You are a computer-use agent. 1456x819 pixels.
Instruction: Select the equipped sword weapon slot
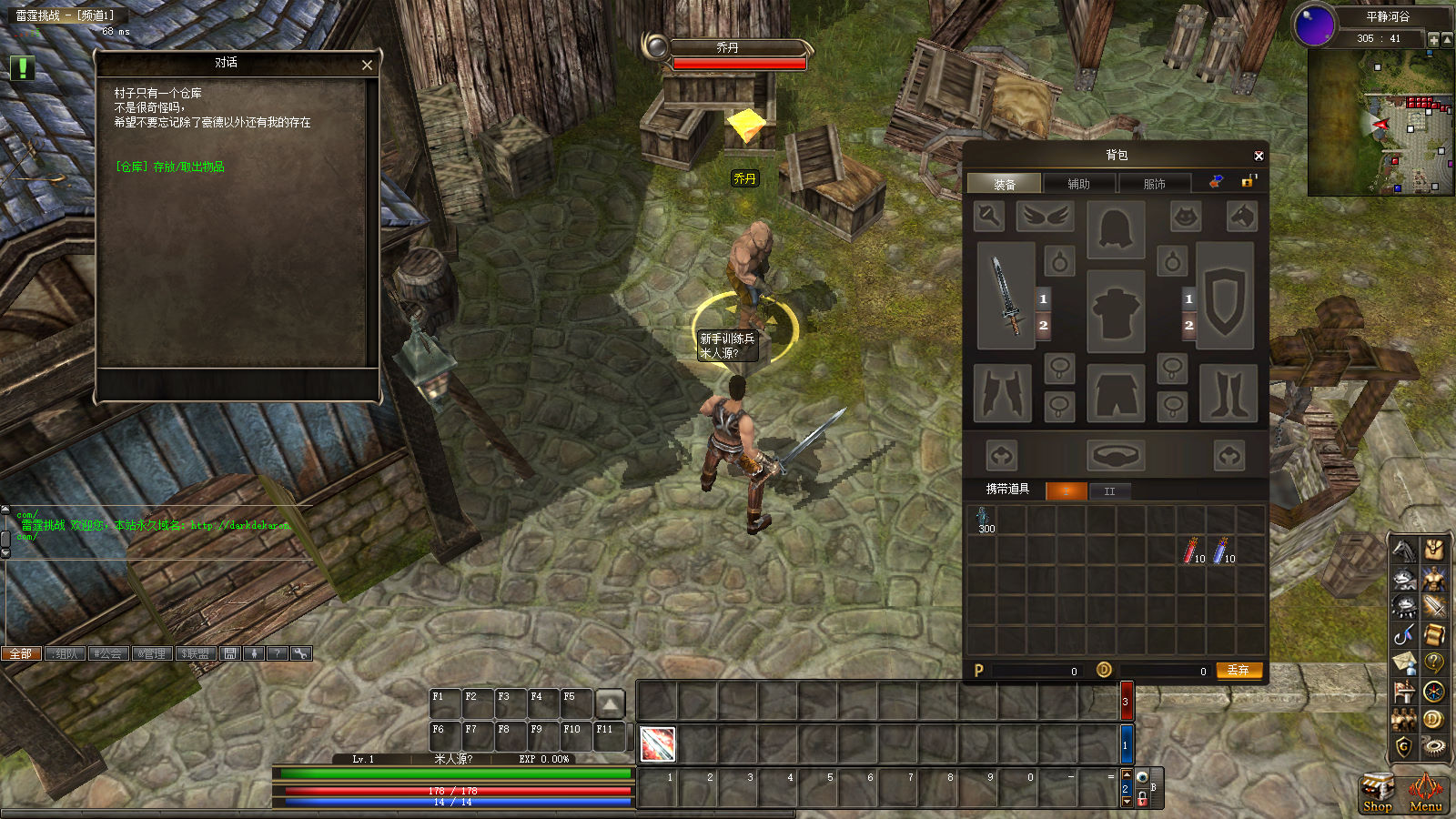click(x=1006, y=296)
